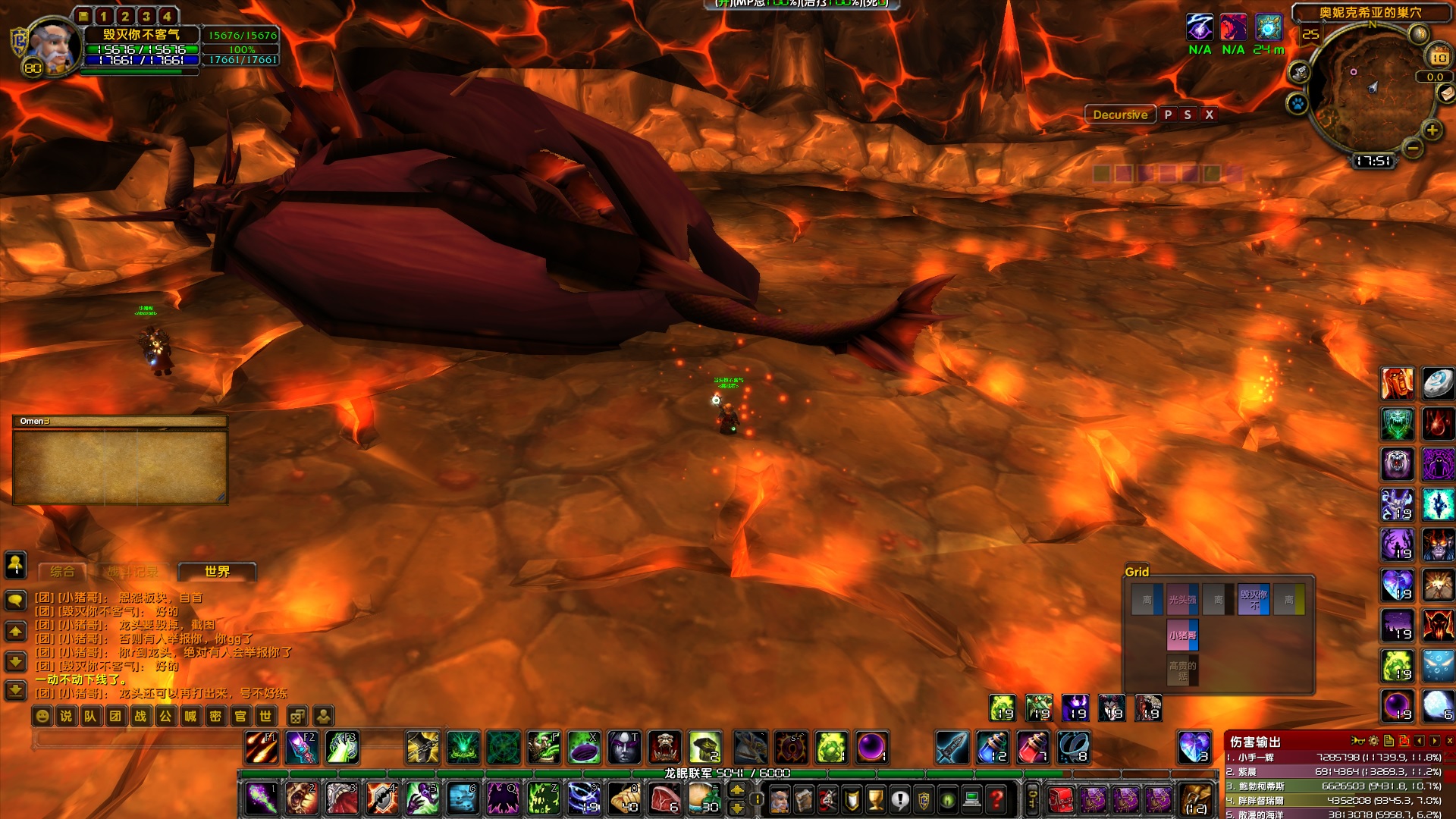This screenshot has height=819, width=1456.
Task: Click the minimap zoom-out minus button
Action: coord(1413,149)
